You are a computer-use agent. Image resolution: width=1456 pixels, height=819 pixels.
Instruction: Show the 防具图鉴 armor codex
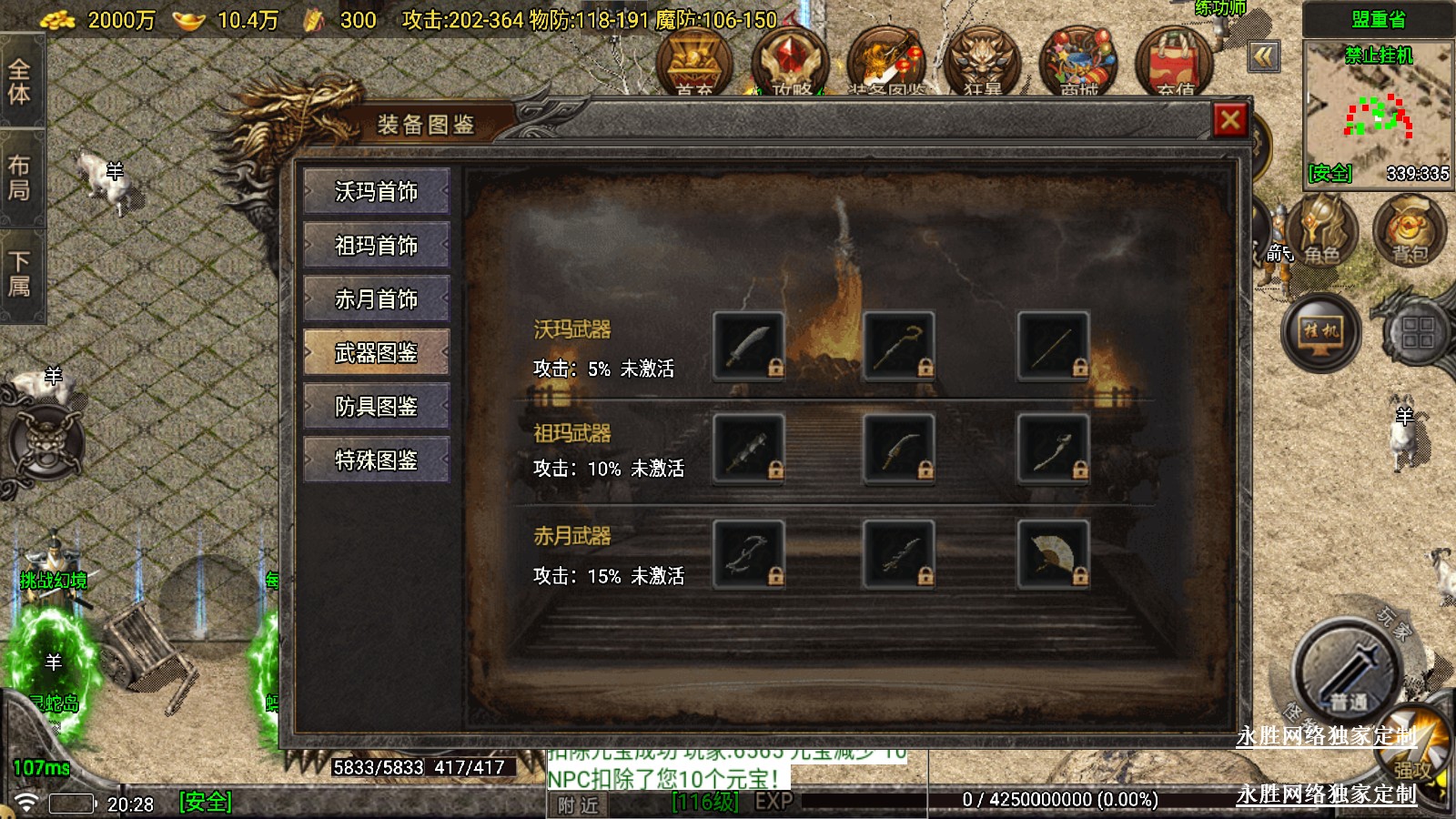(x=376, y=407)
